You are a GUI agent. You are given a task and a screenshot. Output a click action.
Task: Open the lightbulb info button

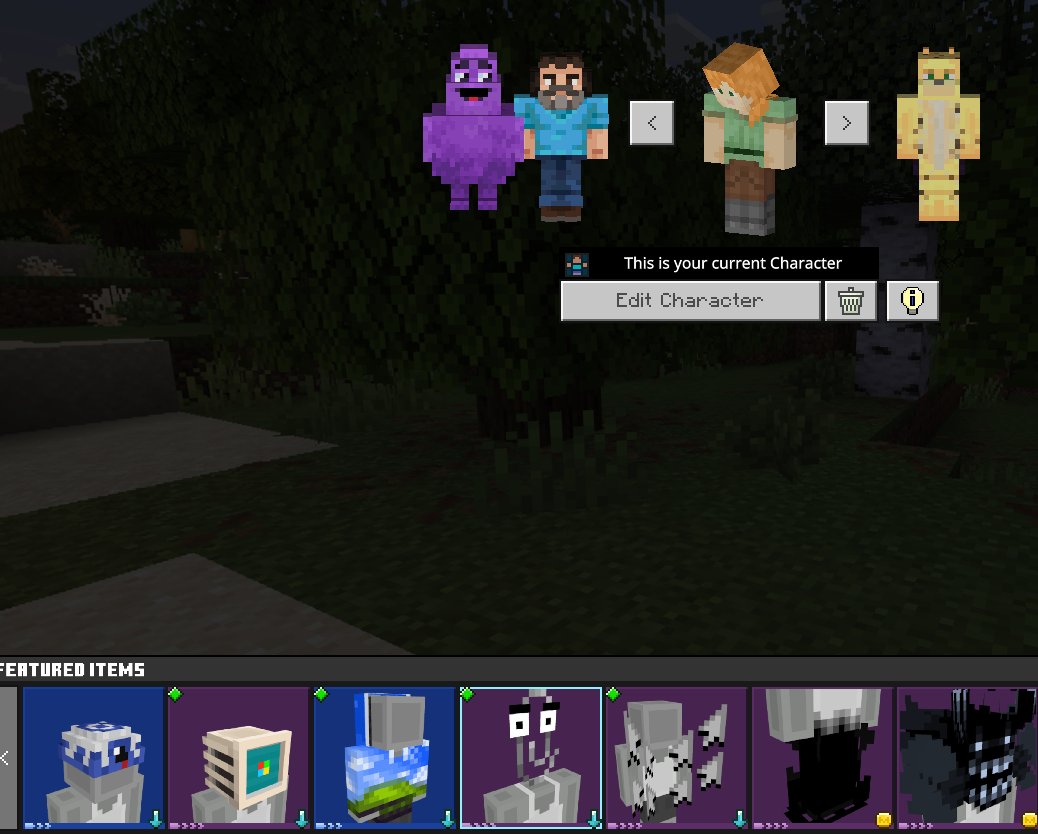[912, 301]
